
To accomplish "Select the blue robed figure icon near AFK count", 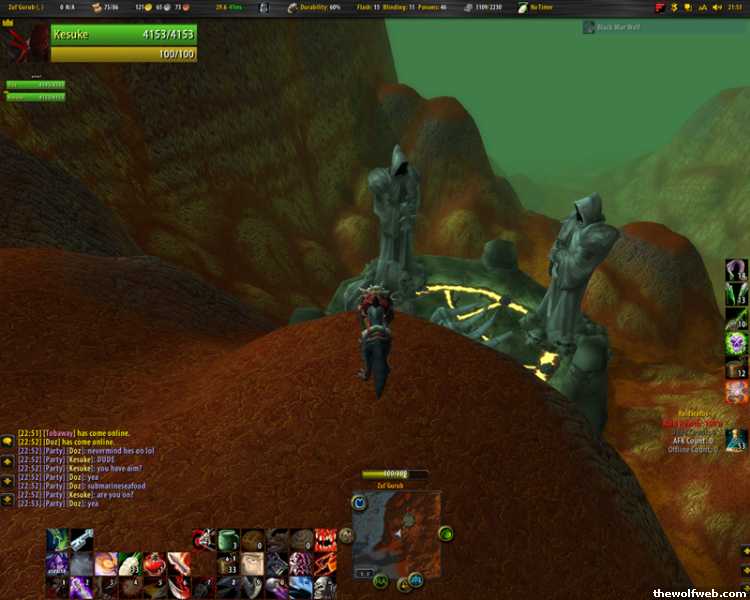I will click(x=736, y=438).
